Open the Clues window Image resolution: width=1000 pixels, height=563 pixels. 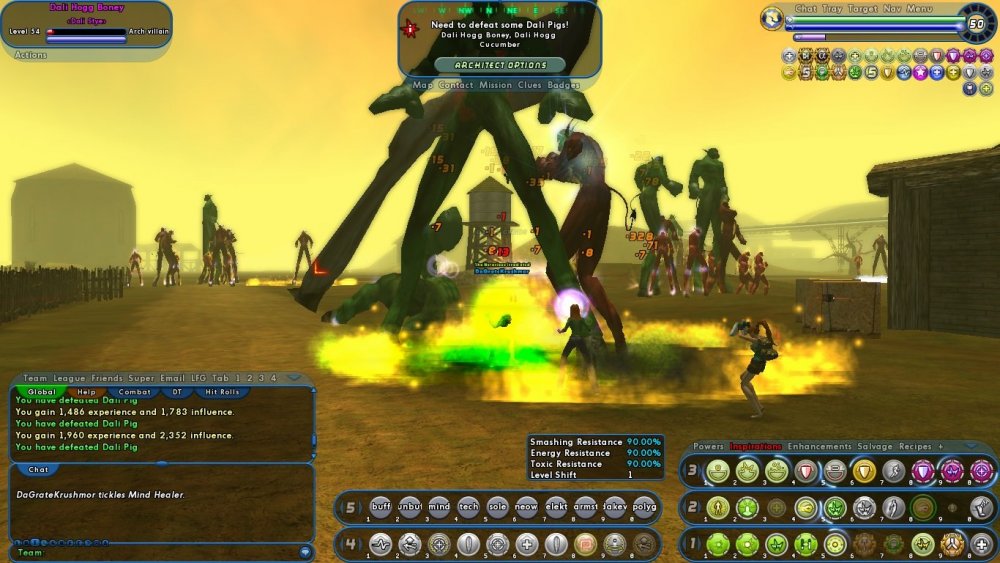(x=530, y=85)
